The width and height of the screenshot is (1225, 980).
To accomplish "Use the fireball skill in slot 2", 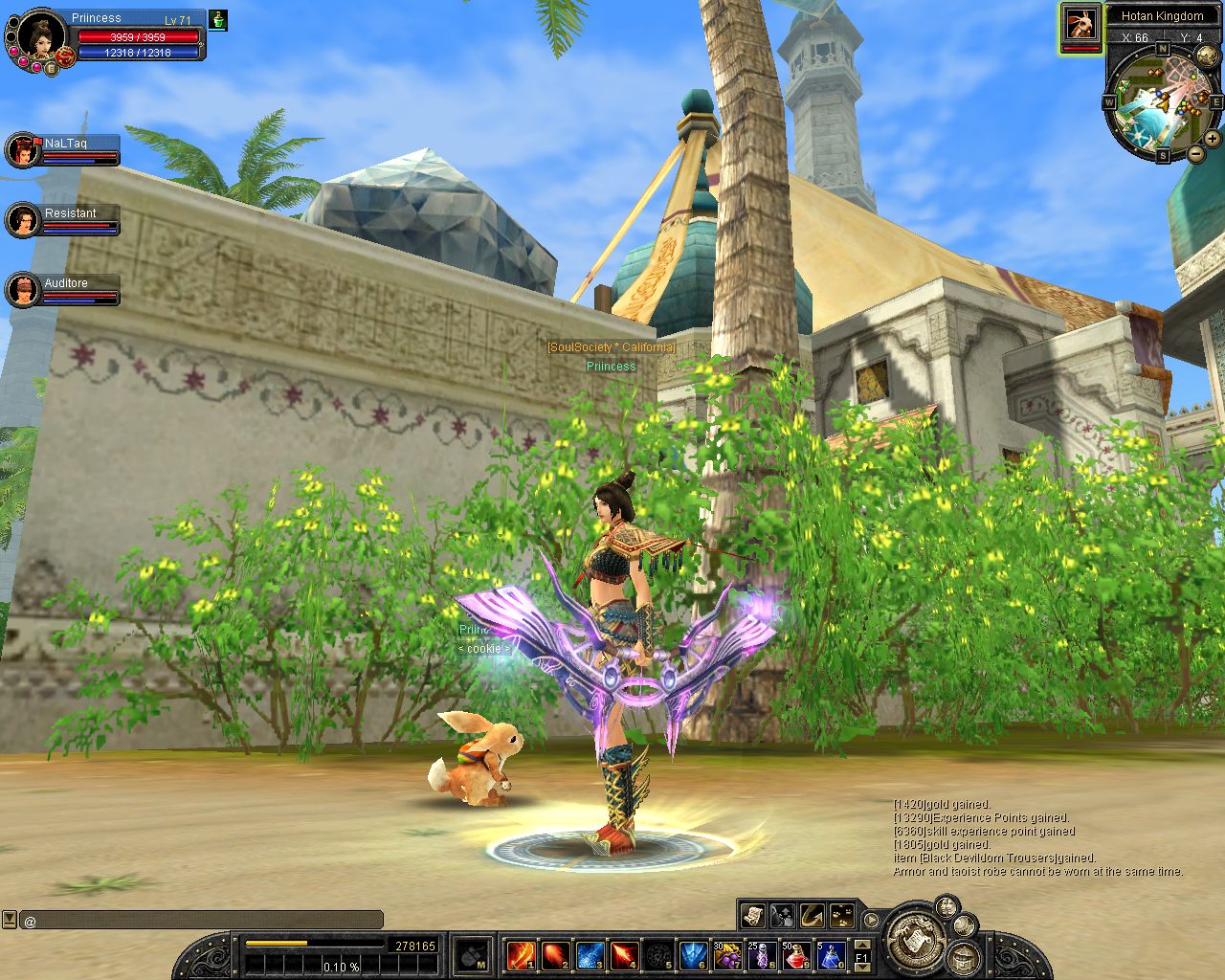I will point(555,954).
